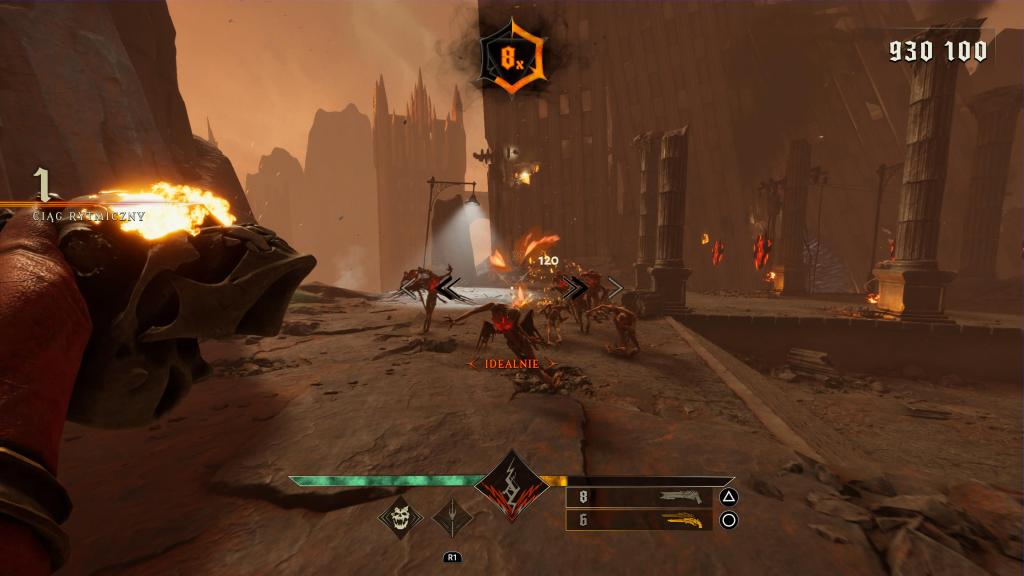Click the central weapon emblem diamond
This screenshot has width=1024, height=576.
pyautogui.click(x=511, y=486)
